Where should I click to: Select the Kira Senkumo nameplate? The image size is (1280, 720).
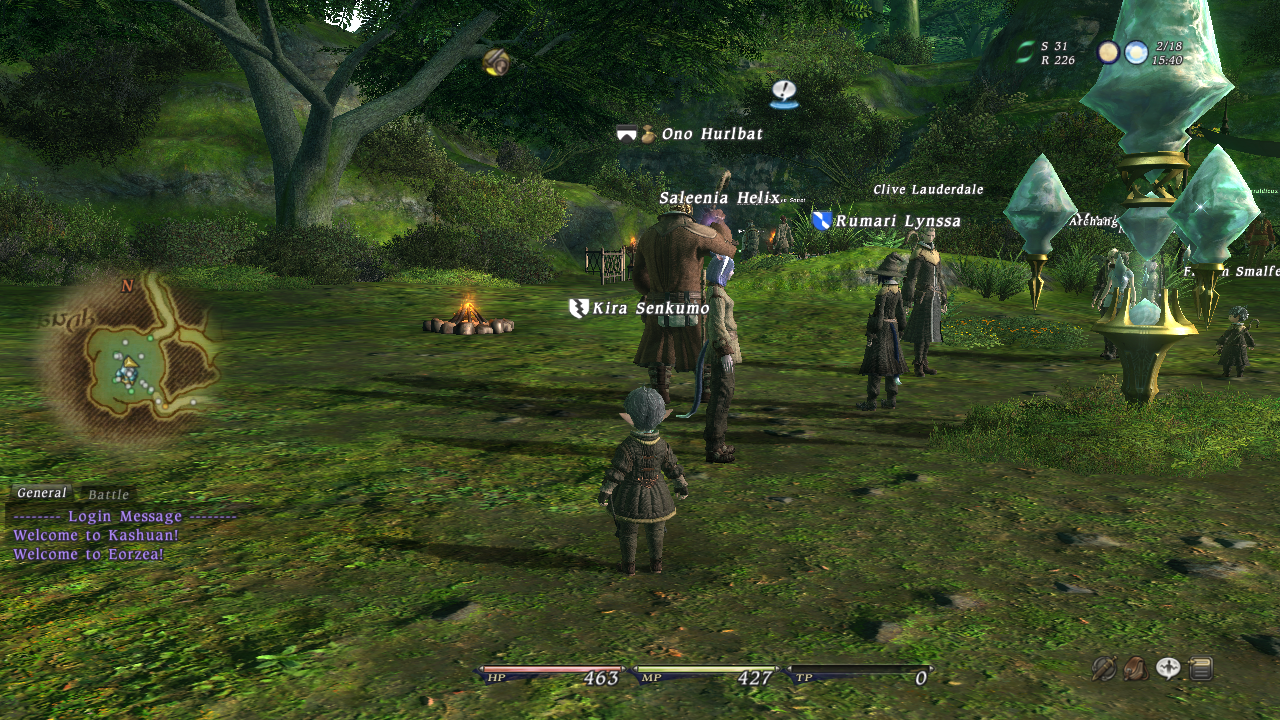[x=650, y=308]
